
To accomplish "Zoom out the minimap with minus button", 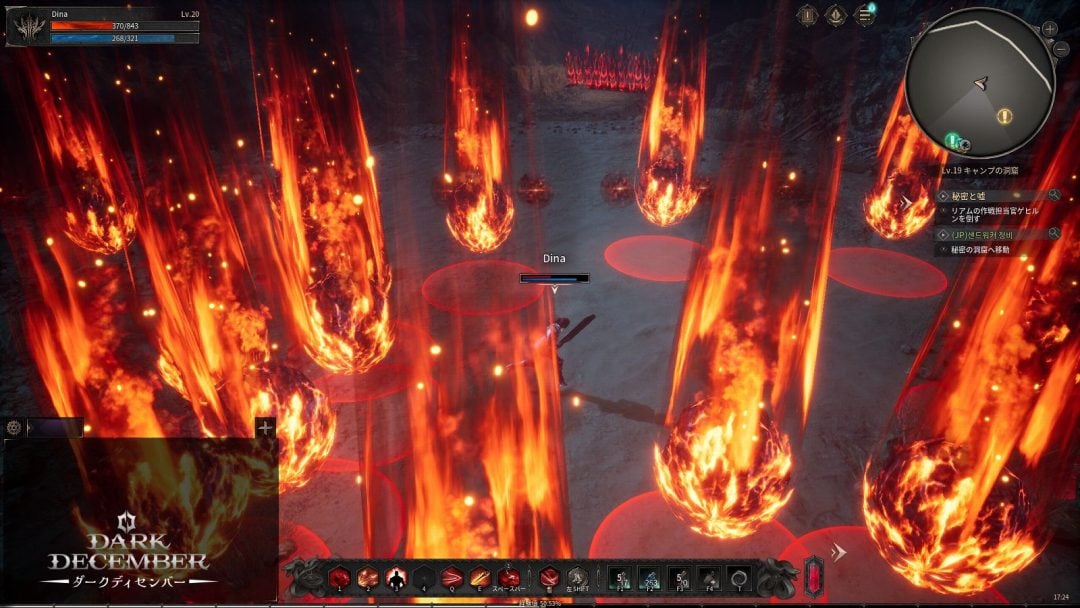I will click(1061, 49).
